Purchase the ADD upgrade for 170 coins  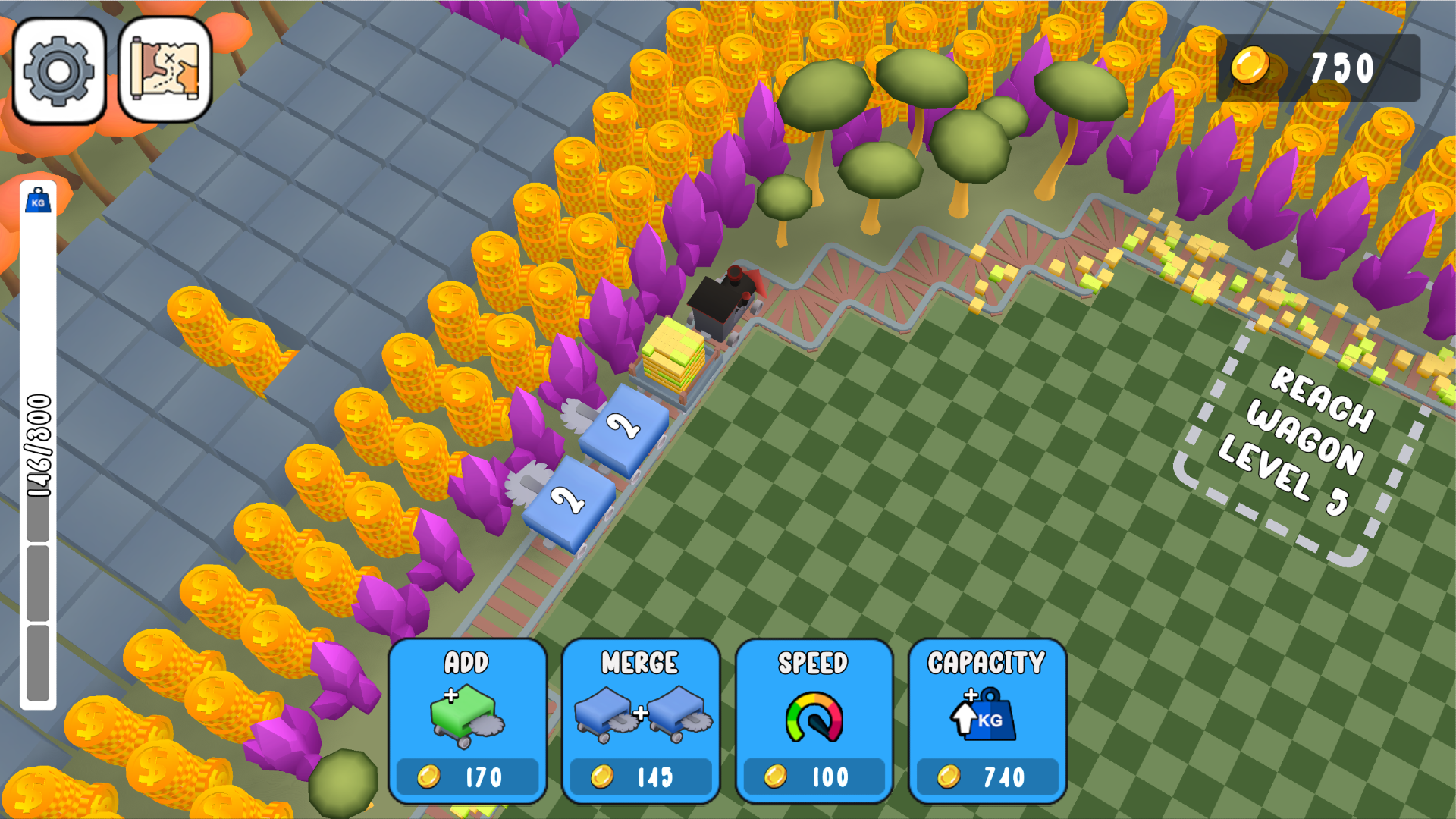point(466,776)
